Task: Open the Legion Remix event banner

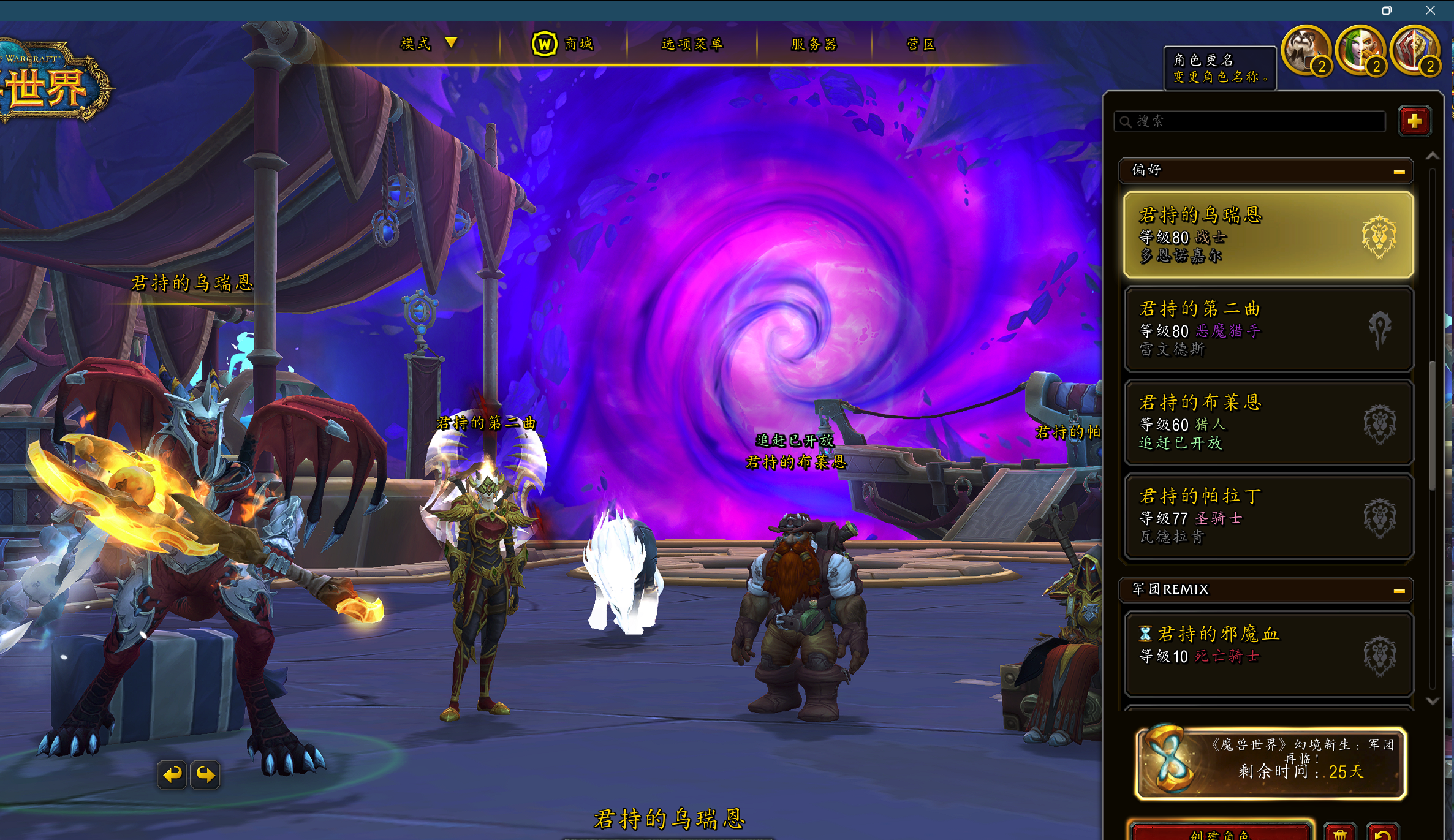Action: pyautogui.click(x=1270, y=763)
